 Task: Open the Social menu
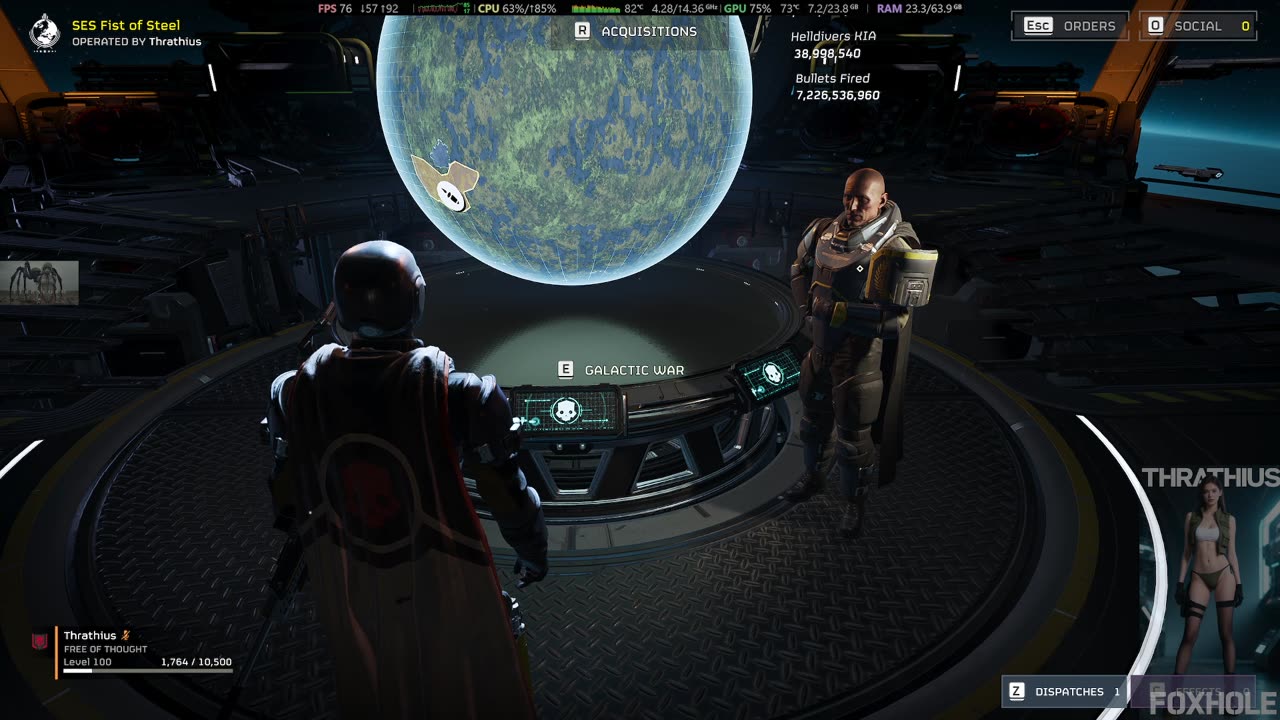(1199, 26)
